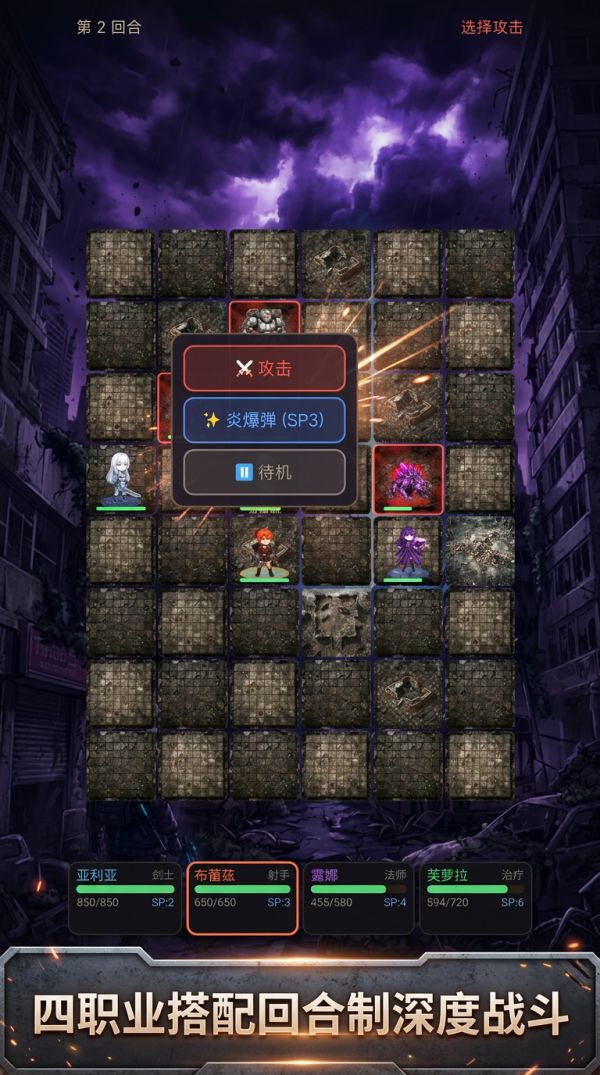Choose the 攻击 attack button

(264, 368)
